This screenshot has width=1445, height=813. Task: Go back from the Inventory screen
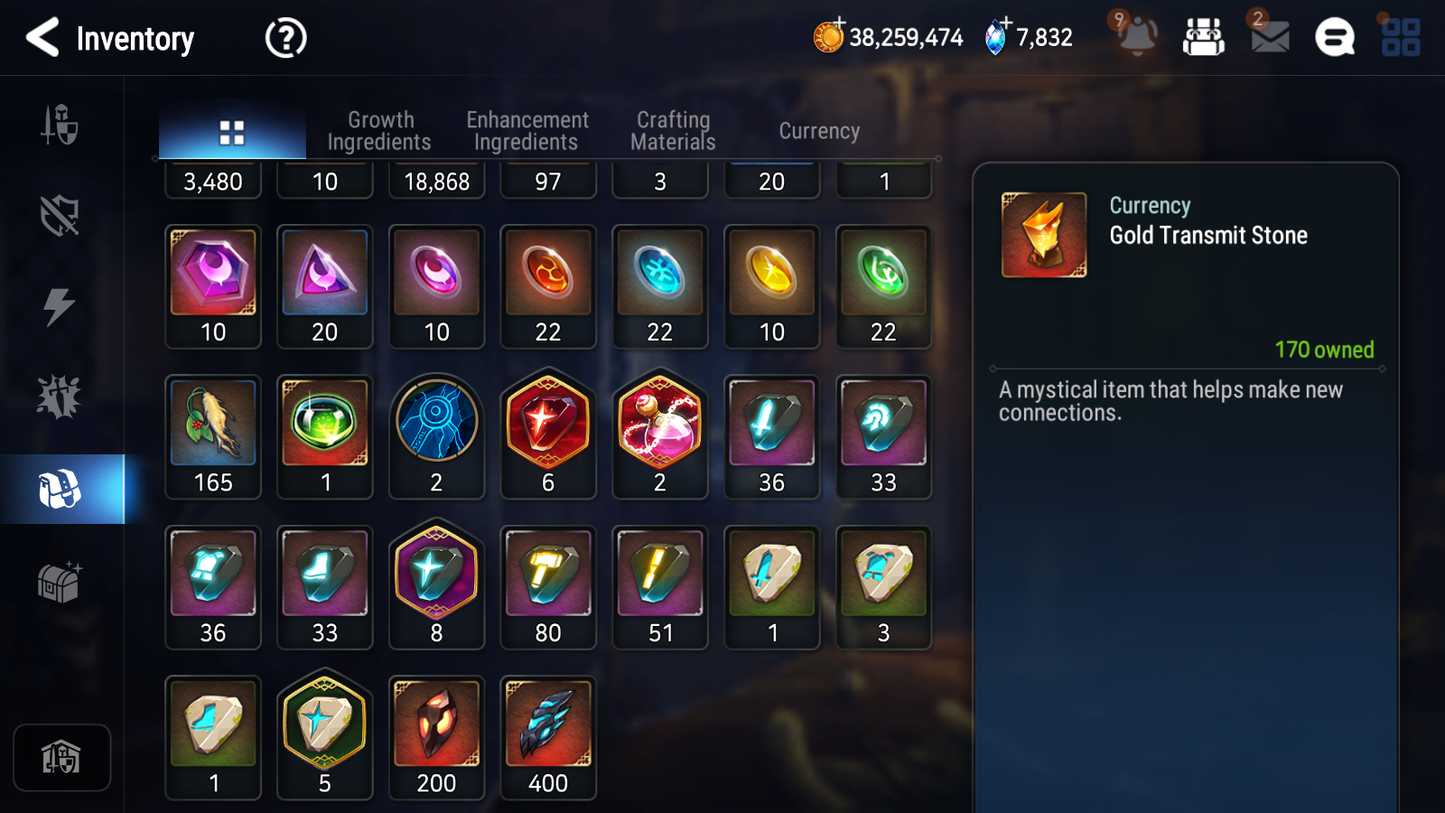click(42, 38)
